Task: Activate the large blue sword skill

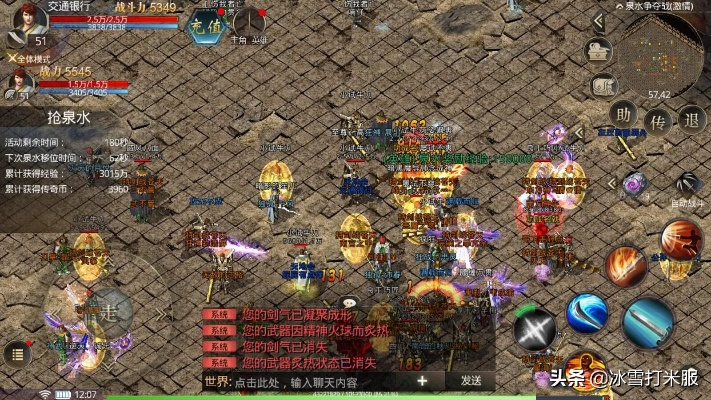Action: 648,322
